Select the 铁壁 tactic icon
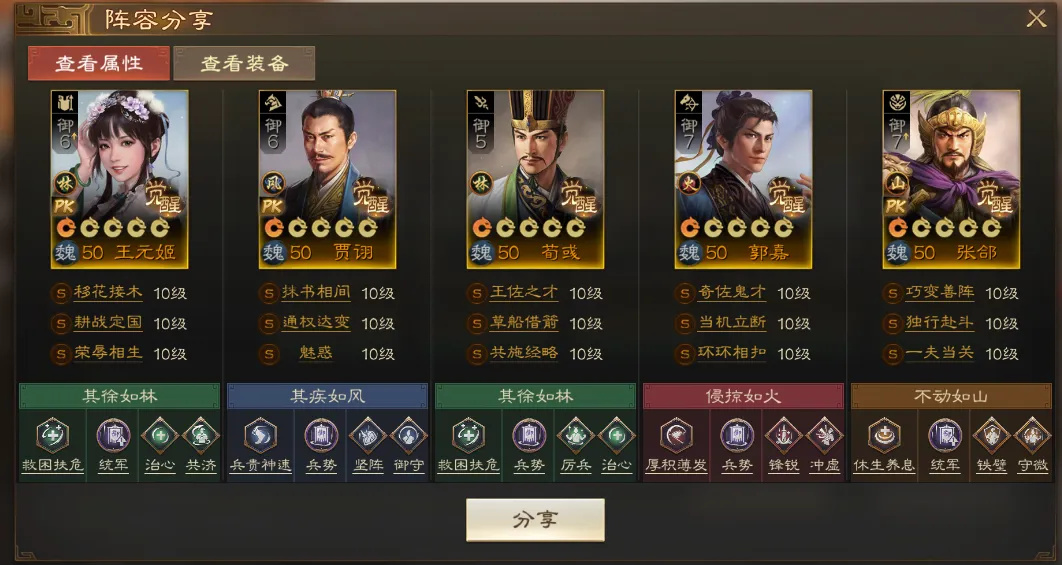This screenshot has width=1062, height=565. tap(991, 436)
